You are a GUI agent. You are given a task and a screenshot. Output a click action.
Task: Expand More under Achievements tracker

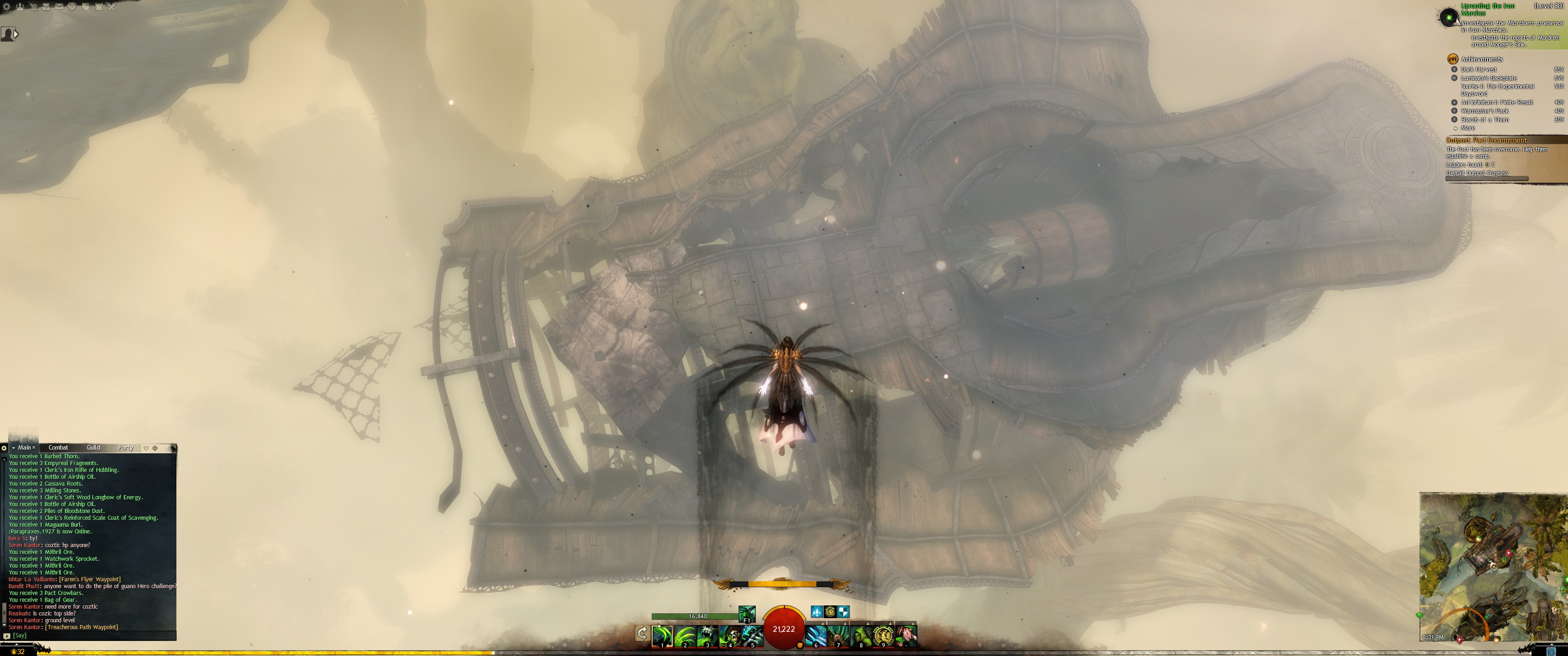click(x=1468, y=128)
